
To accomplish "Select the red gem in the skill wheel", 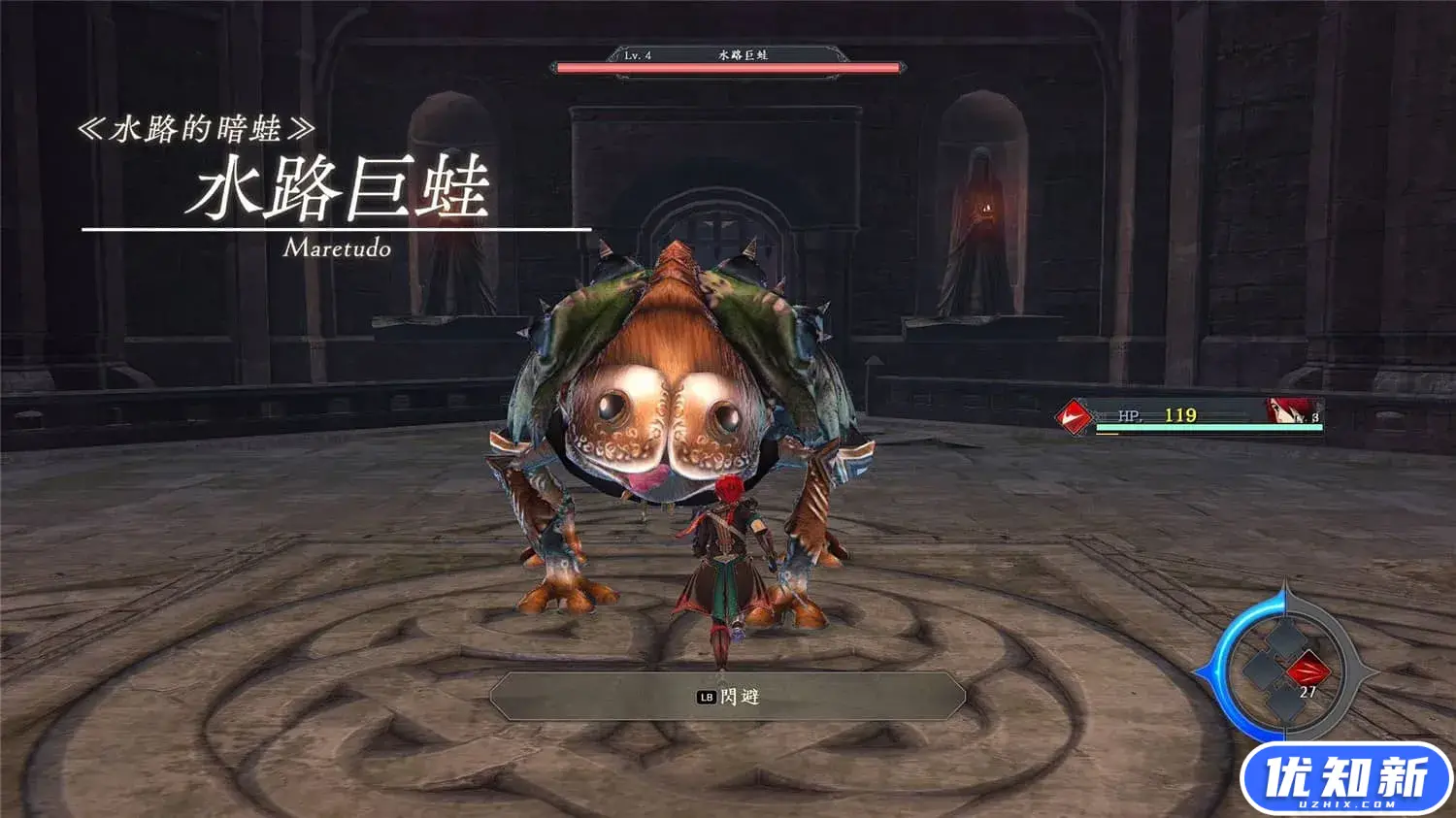I will [x=1308, y=669].
